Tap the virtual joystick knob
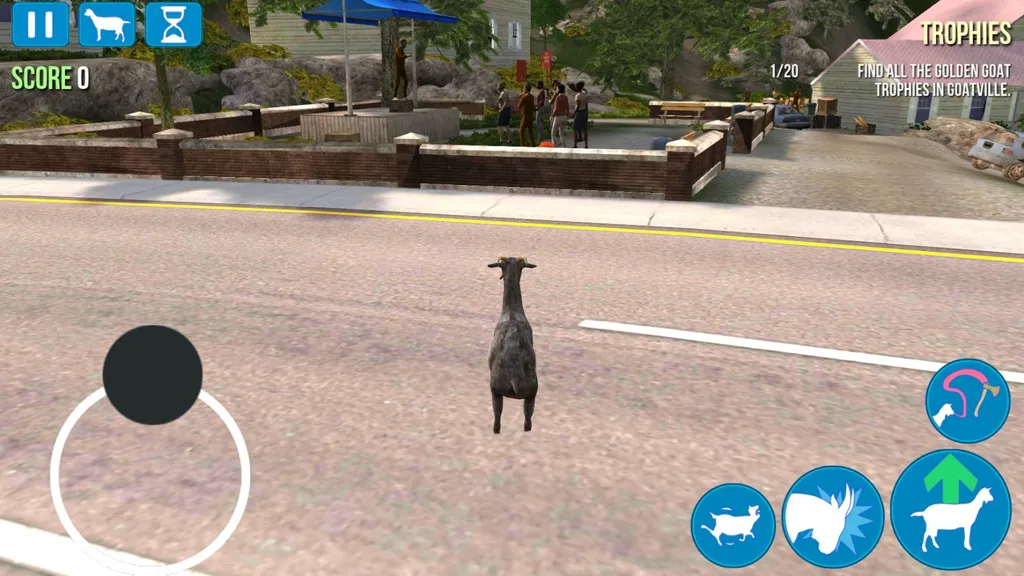Screen dimensions: 1024x576 (x=152, y=374)
